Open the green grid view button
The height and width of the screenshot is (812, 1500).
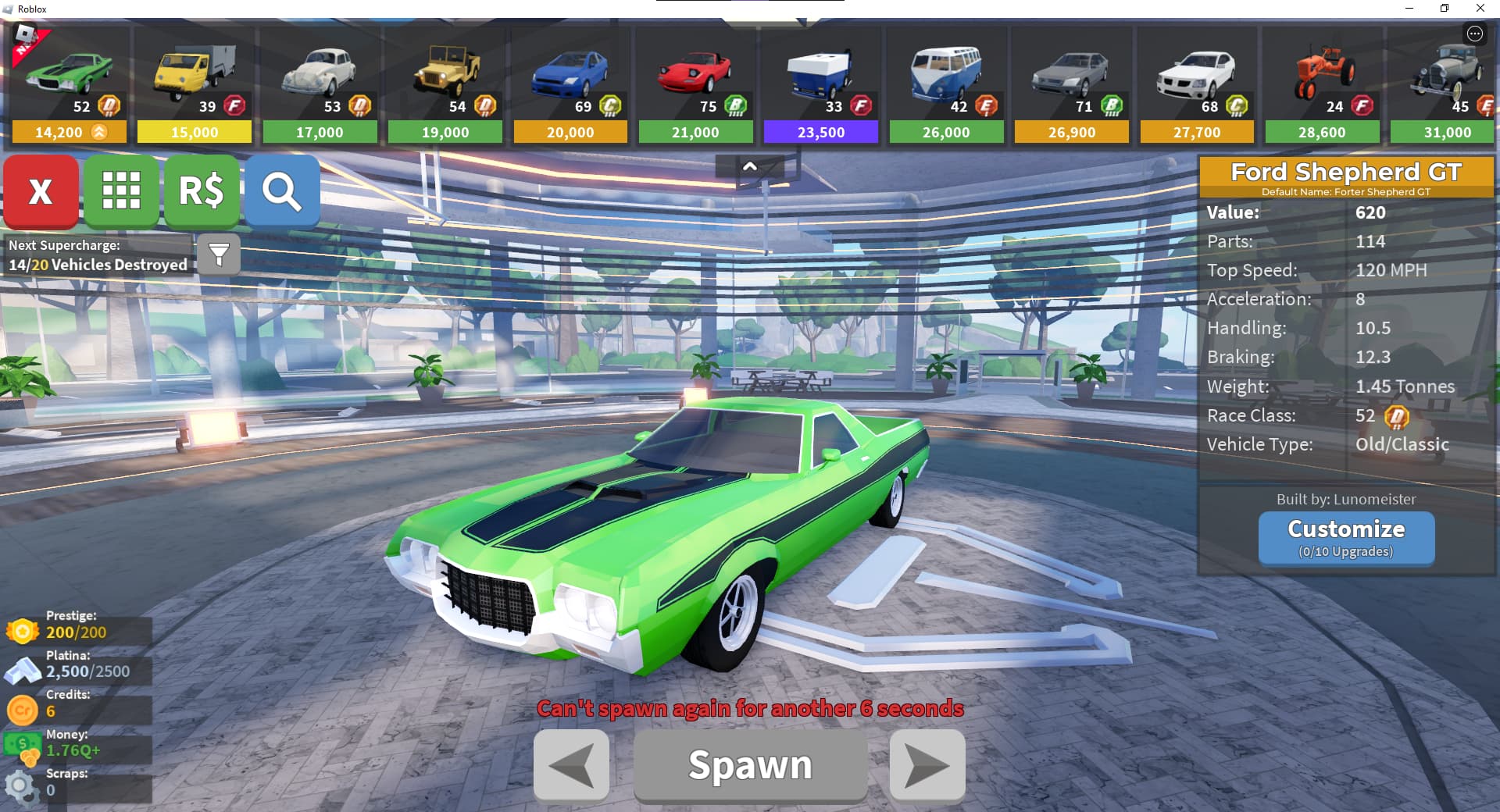click(x=121, y=191)
